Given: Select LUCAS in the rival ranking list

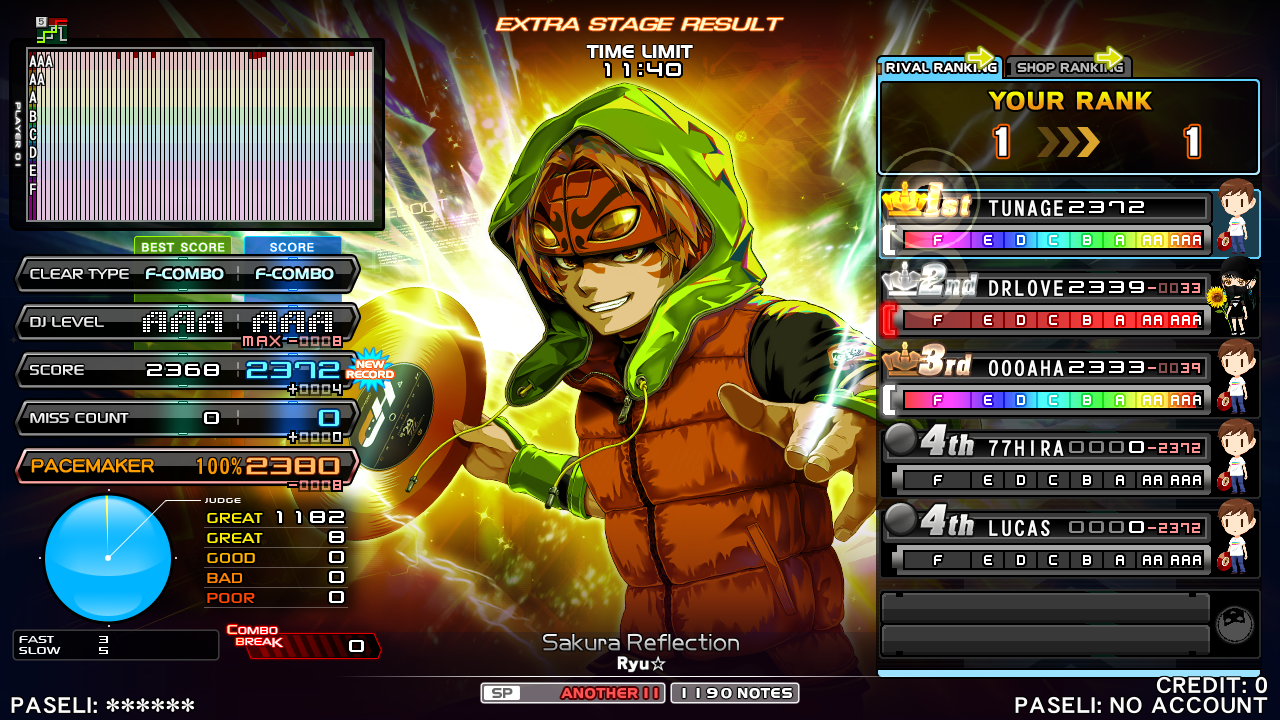Looking at the screenshot, I should click(1046, 543).
